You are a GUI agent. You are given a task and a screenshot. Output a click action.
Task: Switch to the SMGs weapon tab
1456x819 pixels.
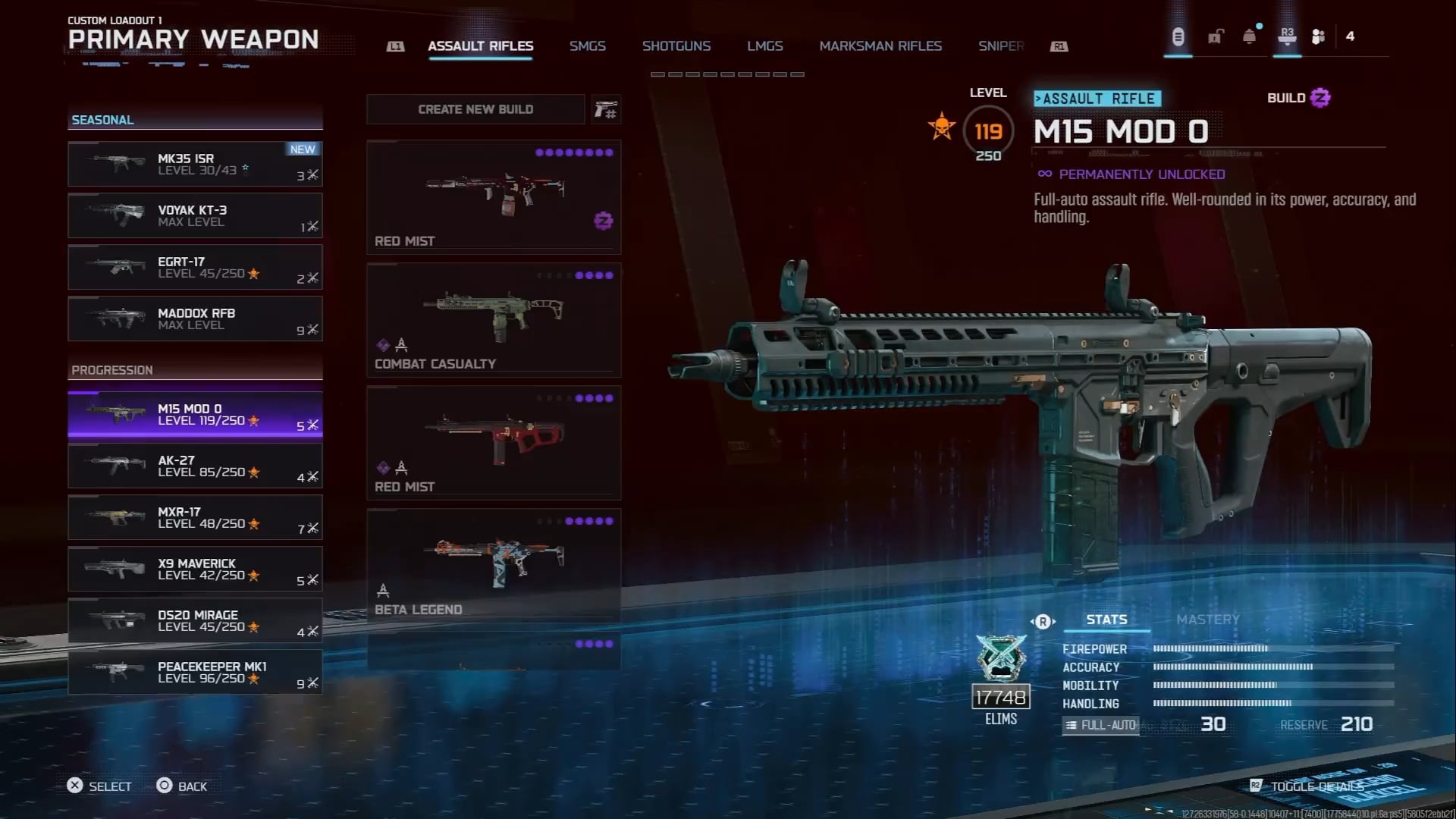point(587,46)
